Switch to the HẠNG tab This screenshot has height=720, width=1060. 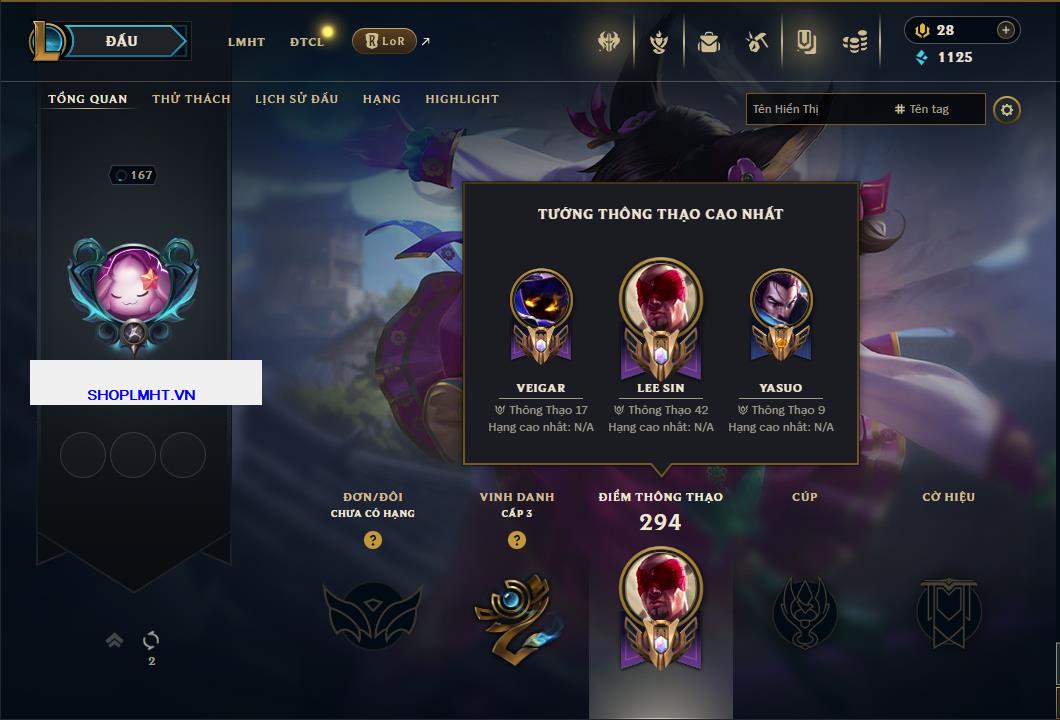(x=381, y=99)
